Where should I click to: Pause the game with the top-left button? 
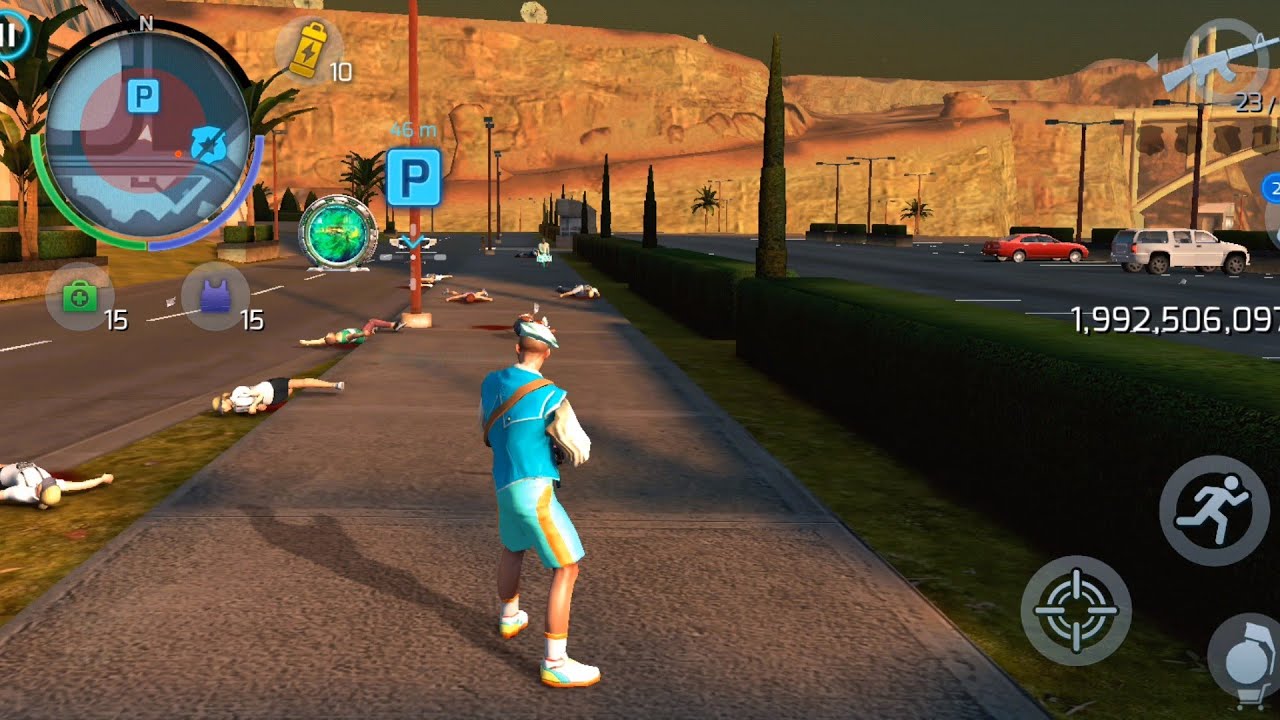[x=10, y=35]
